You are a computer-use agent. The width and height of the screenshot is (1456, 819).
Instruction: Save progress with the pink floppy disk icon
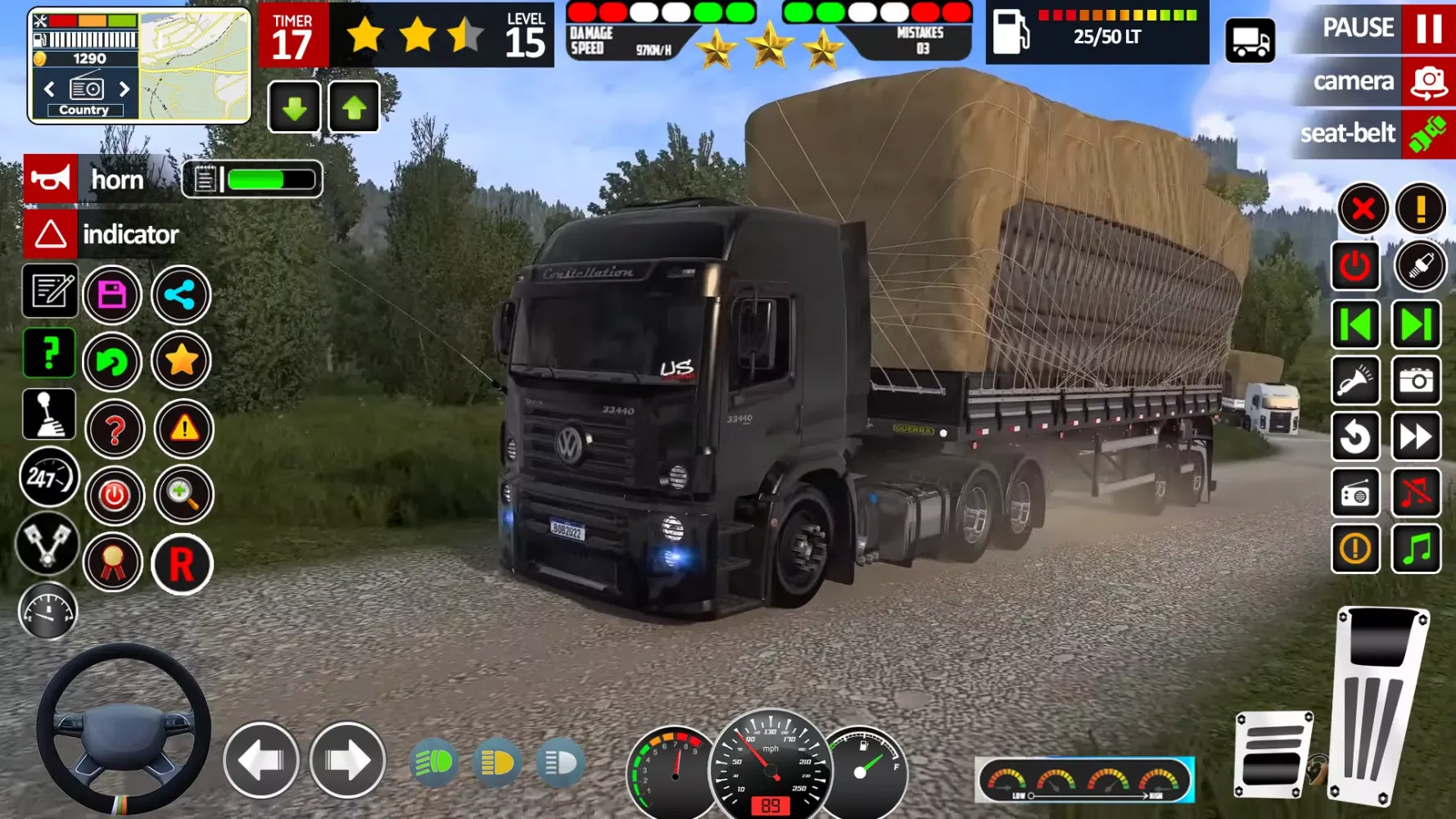pyautogui.click(x=112, y=294)
